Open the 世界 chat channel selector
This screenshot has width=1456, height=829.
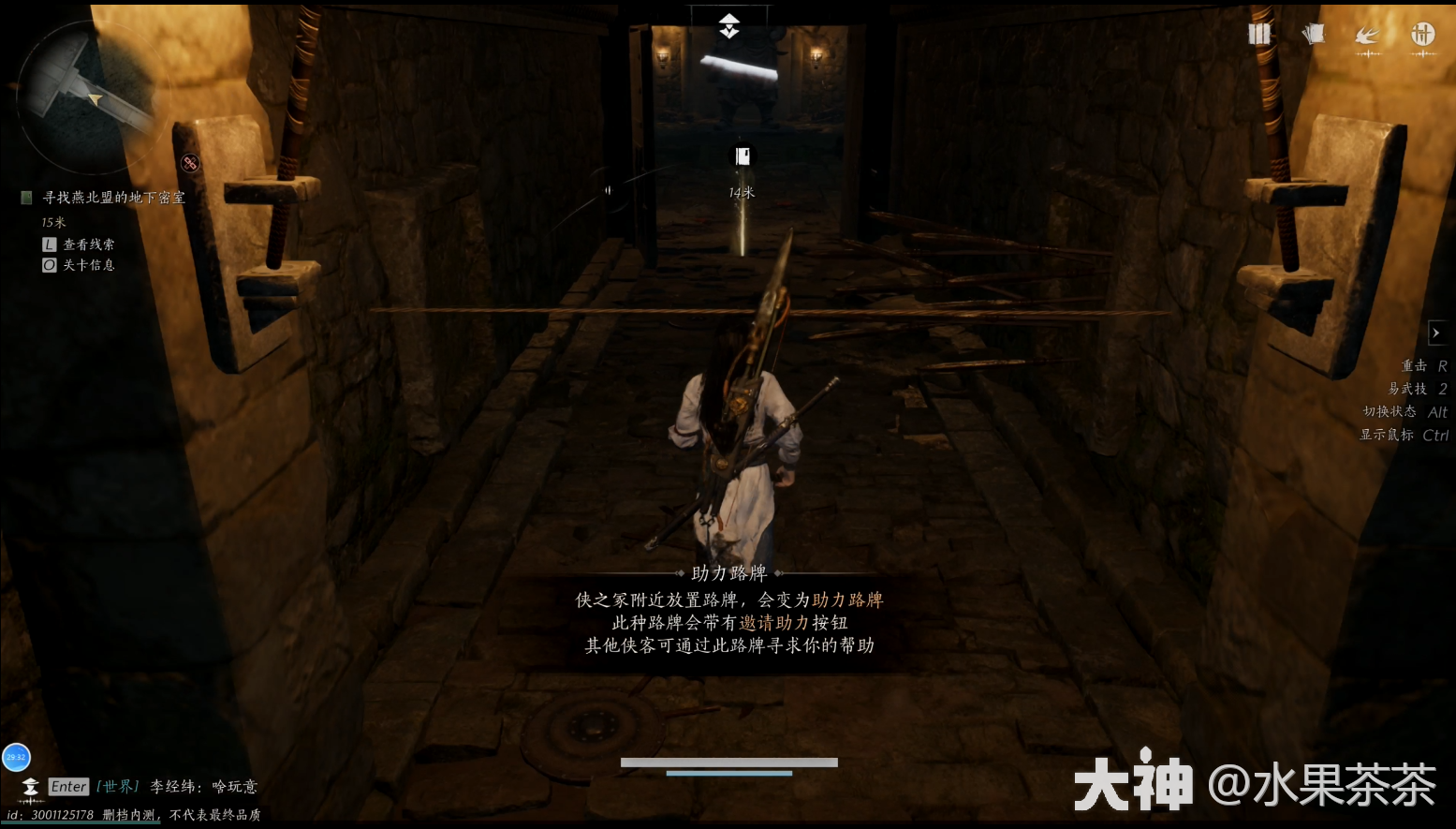tap(118, 787)
